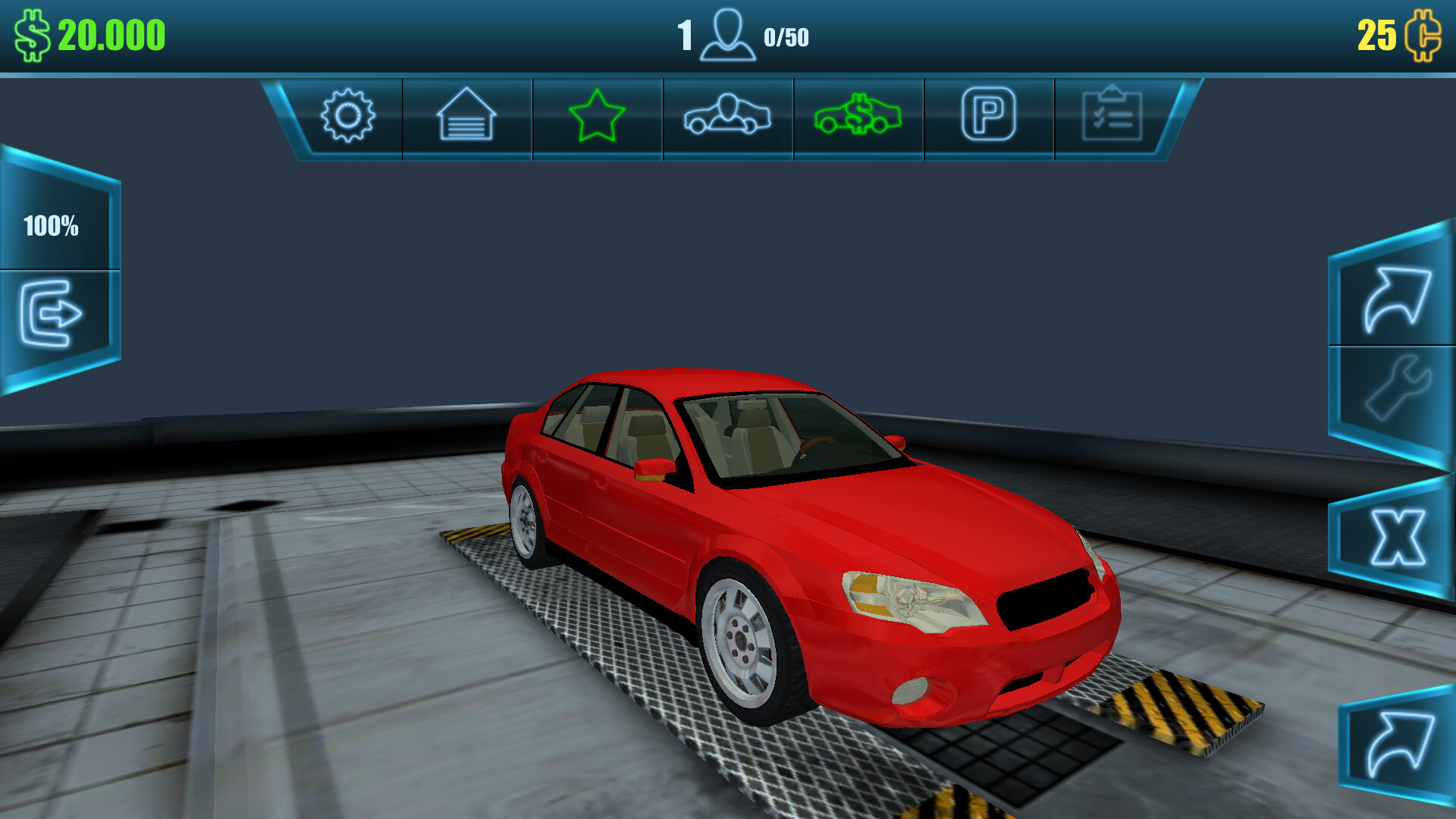The width and height of the screenshot is (1456, 819).
Task: Open the green sell-car dollar icon
Action: coord(858,115)
